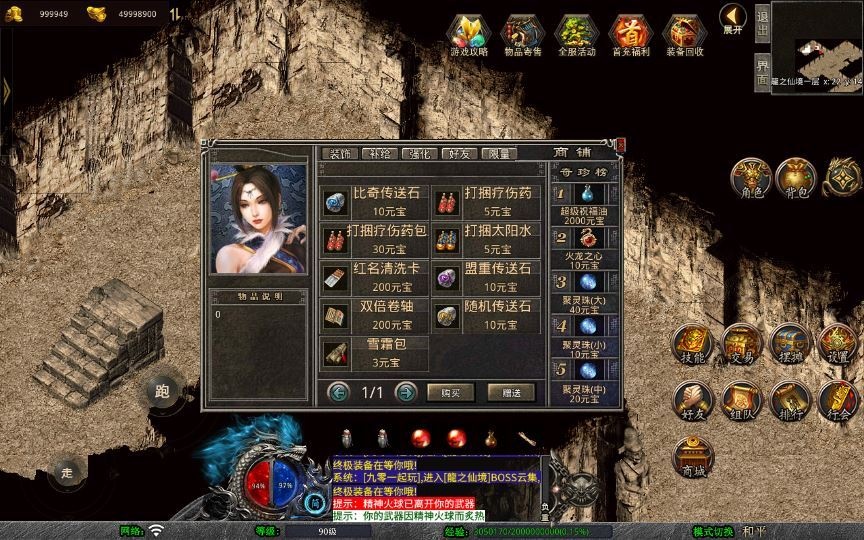
Task: Open the 角色 character sheet
Action: click(749, 176)
